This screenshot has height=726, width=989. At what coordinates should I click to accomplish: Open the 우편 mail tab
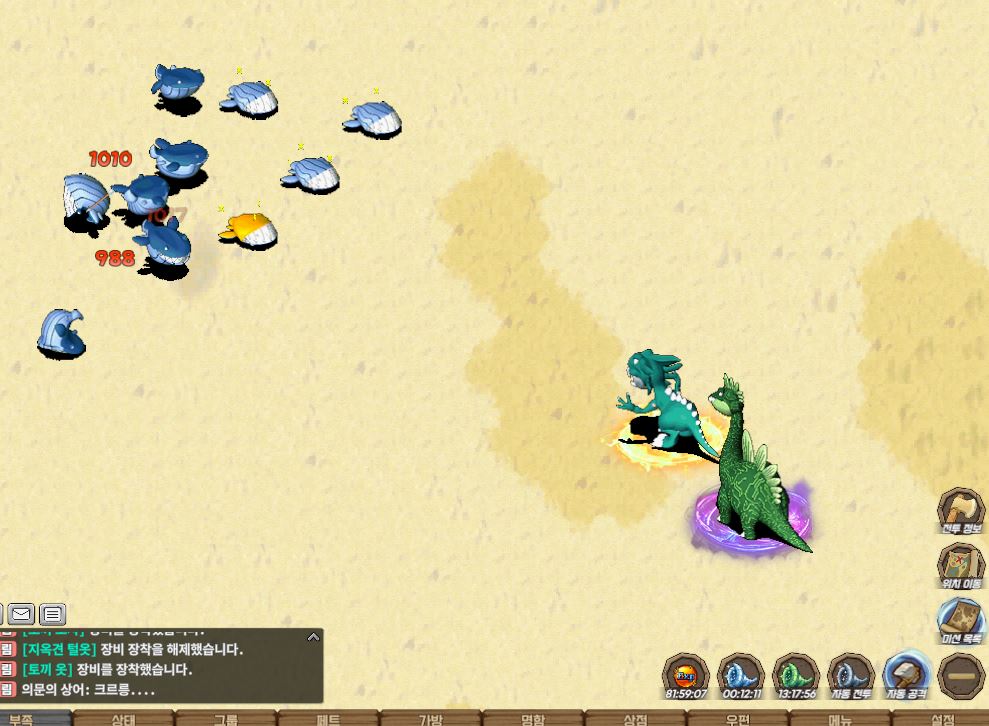click(738, 719)
